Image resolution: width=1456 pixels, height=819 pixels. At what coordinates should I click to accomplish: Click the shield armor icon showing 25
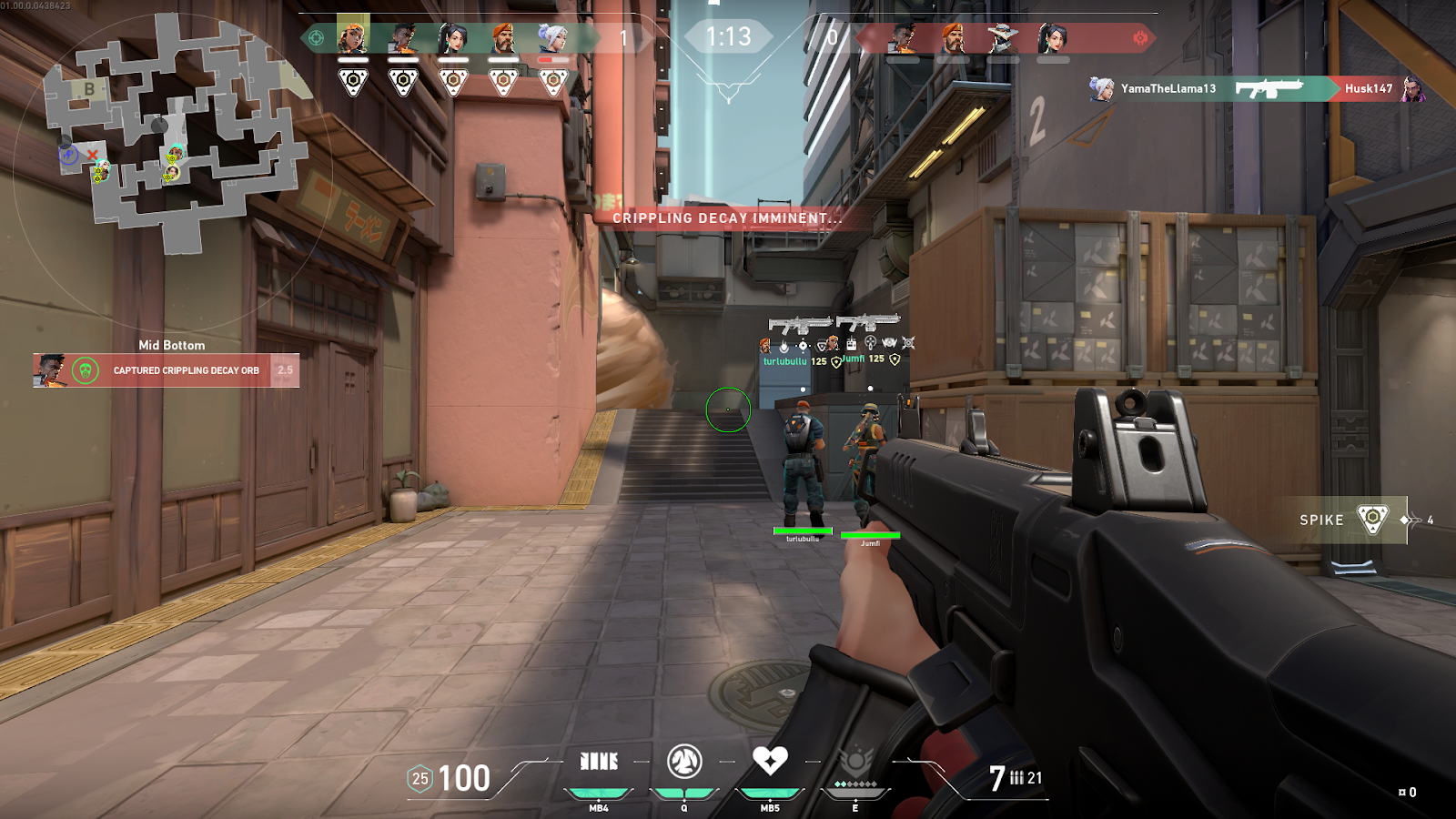pos(420,779)
